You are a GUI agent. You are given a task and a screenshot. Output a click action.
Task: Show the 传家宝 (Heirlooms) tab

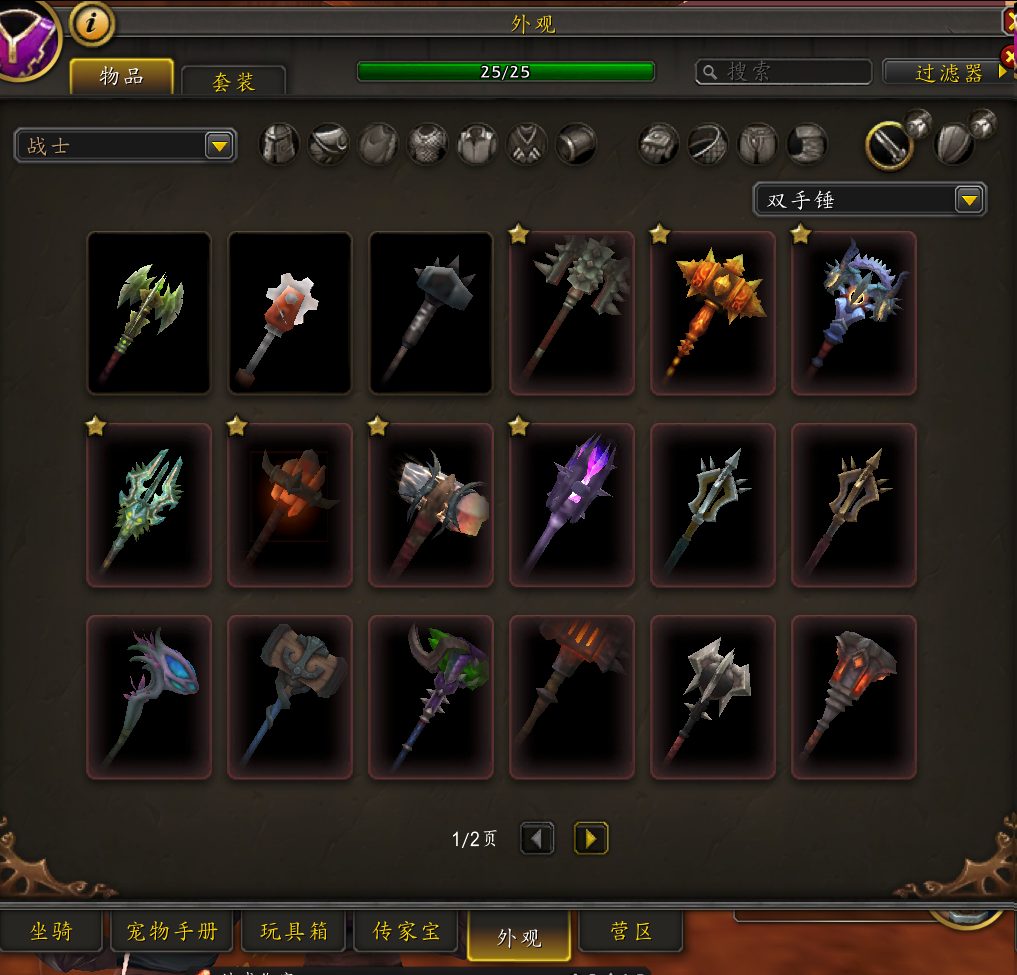(x=406, y=932)
